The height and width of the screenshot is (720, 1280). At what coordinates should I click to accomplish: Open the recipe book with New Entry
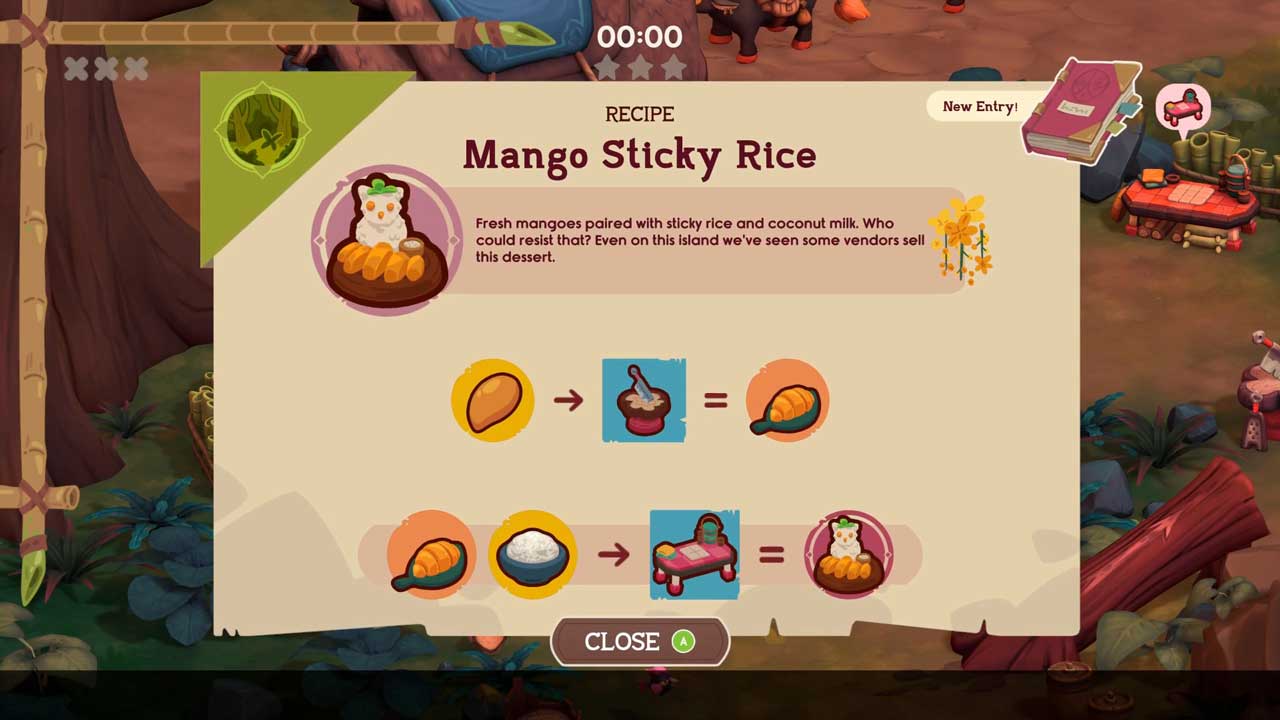(1081, 110)
